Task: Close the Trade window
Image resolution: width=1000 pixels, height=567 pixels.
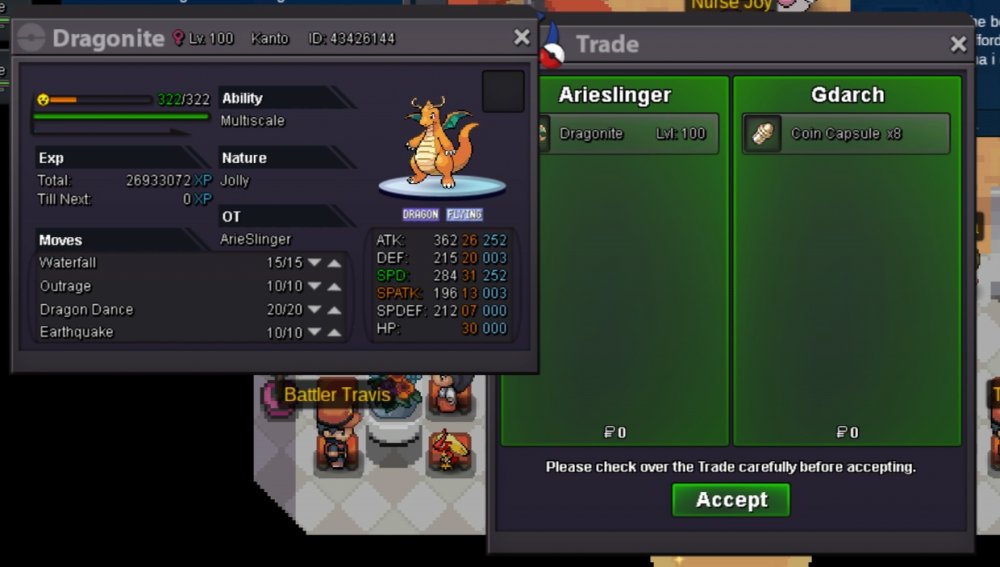Action: [958, 44]
